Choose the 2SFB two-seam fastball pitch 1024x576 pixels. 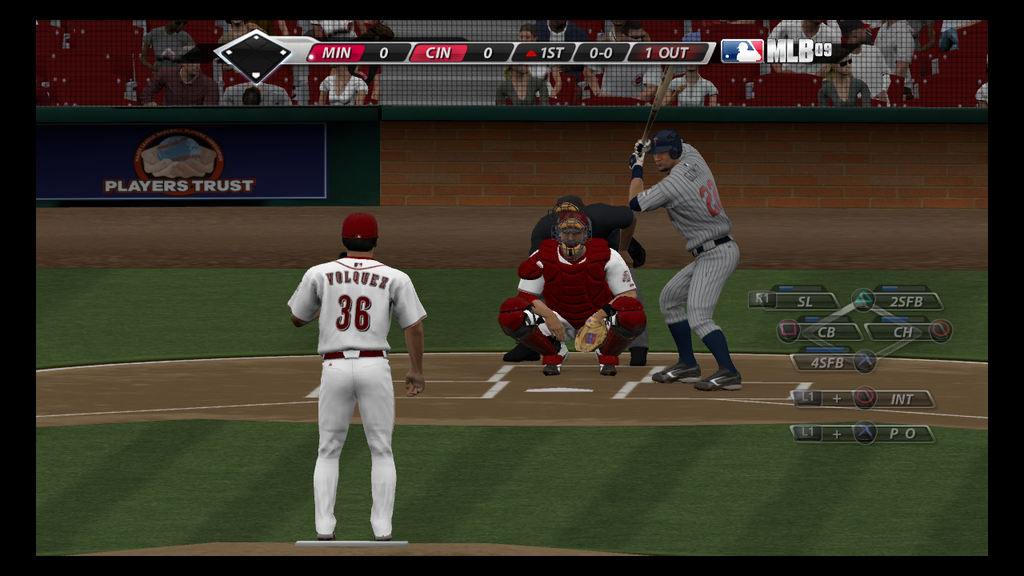coord(905,300)
